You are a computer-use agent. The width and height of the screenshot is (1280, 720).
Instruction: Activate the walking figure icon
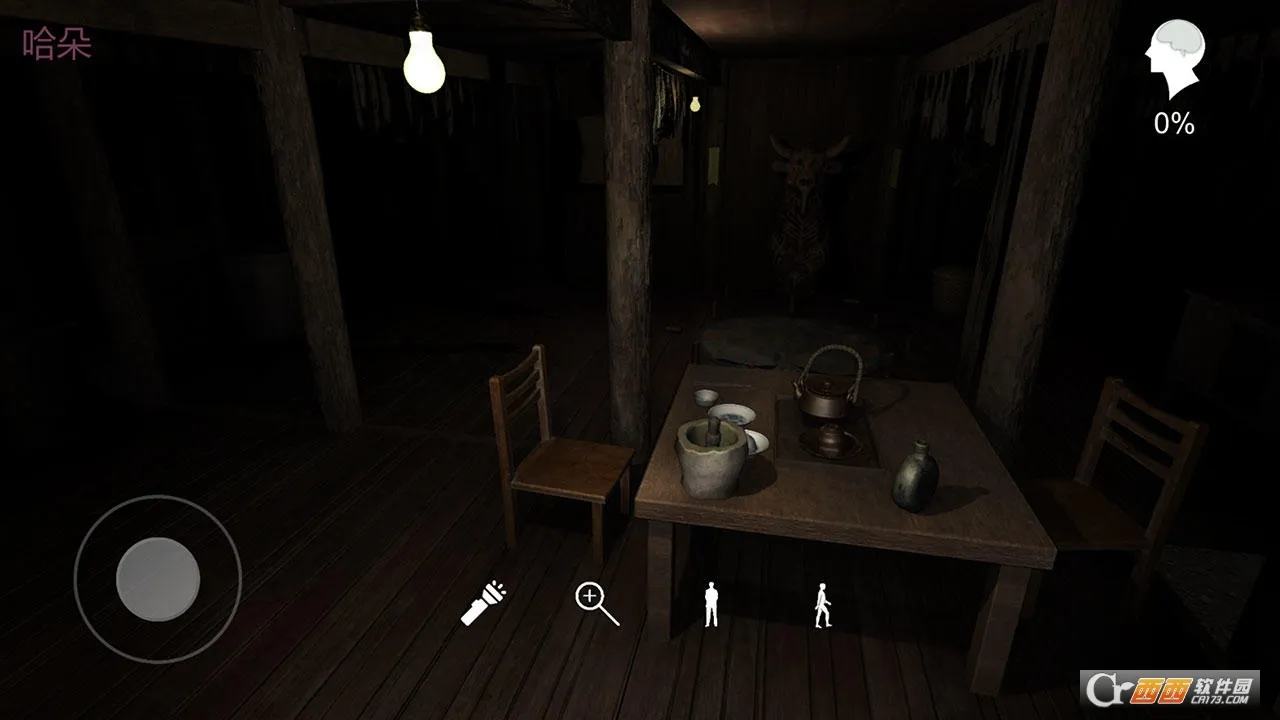[x=823, y=605]
